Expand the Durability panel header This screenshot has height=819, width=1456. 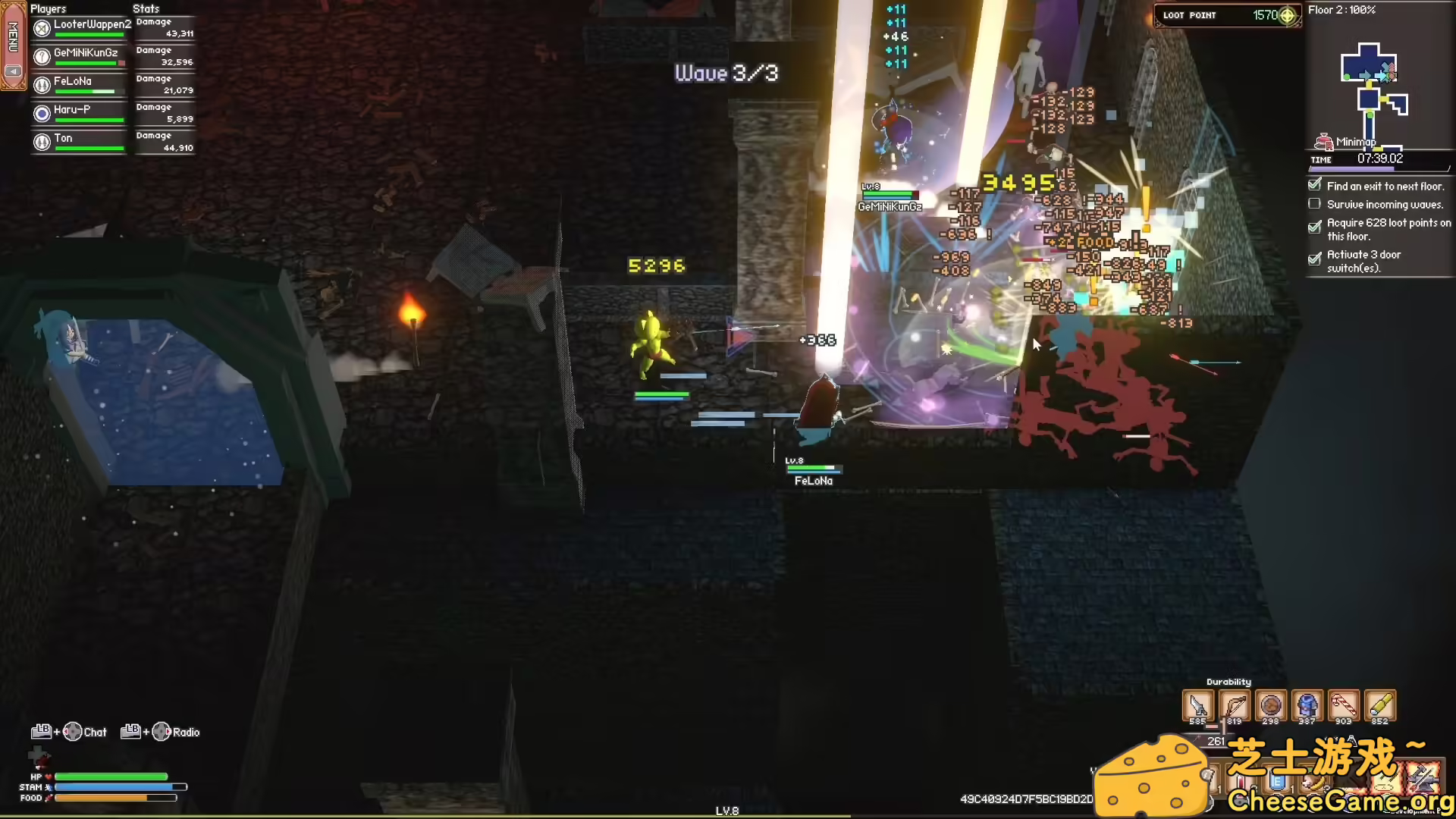tap(1228, 681)
